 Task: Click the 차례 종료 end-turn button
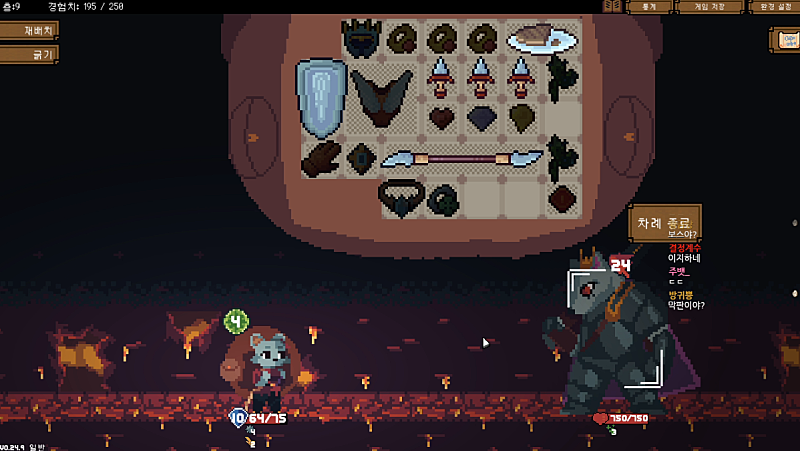pyautogui.click(x=664, y=221)
